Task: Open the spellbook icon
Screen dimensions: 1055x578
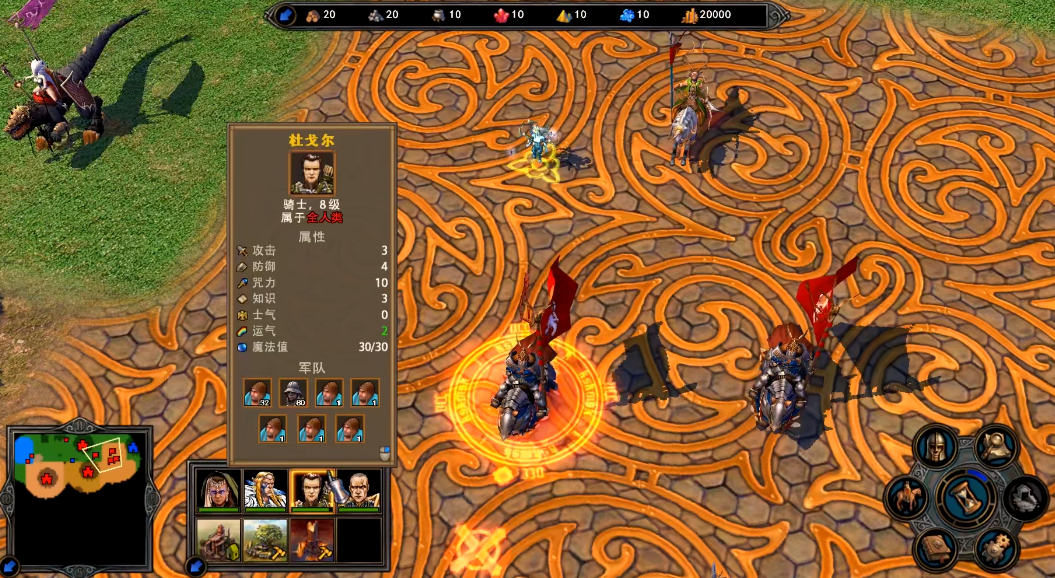Action: [x=936, y=548]
